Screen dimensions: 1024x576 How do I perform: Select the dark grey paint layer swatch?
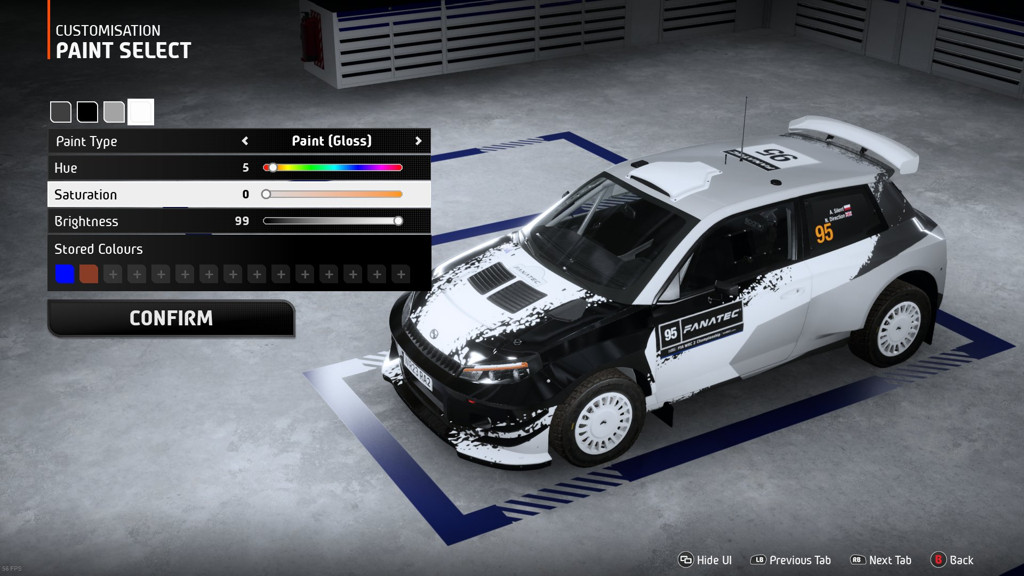click(61, 112)
